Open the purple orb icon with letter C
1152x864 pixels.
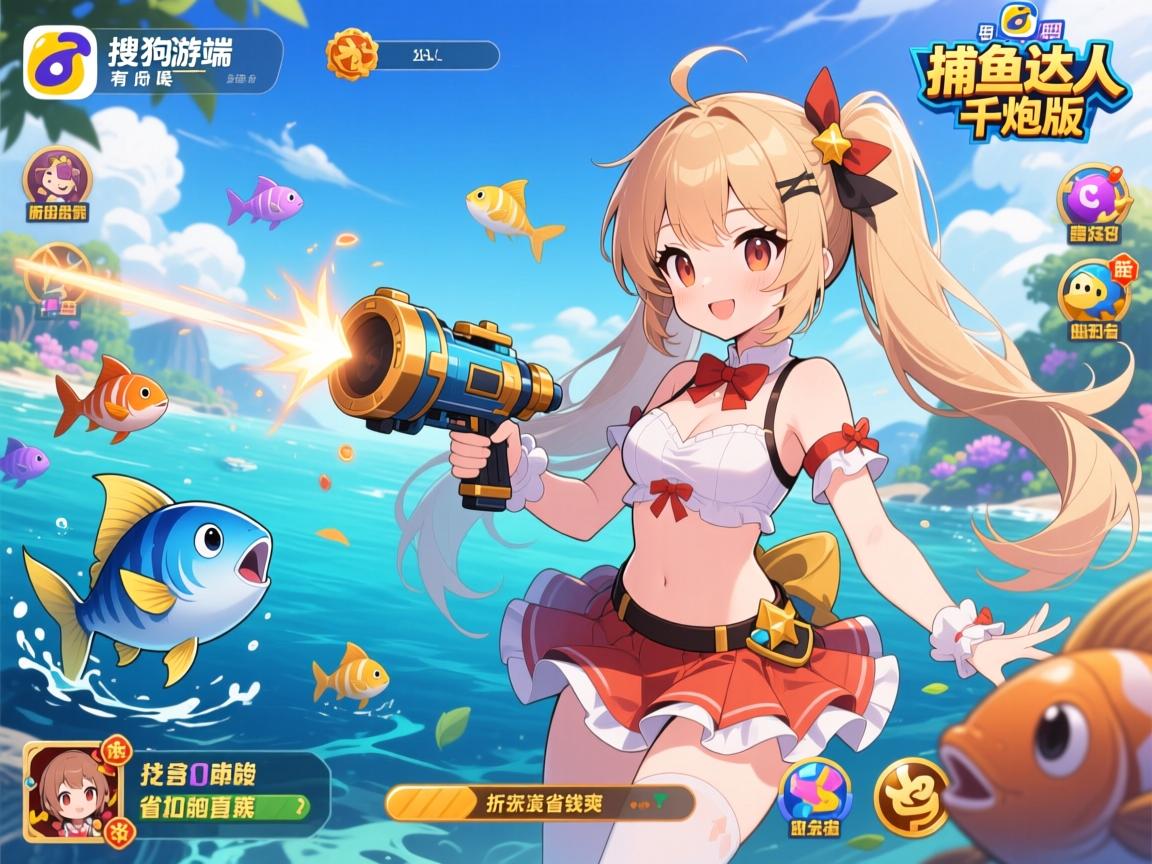pos(1093,198)
